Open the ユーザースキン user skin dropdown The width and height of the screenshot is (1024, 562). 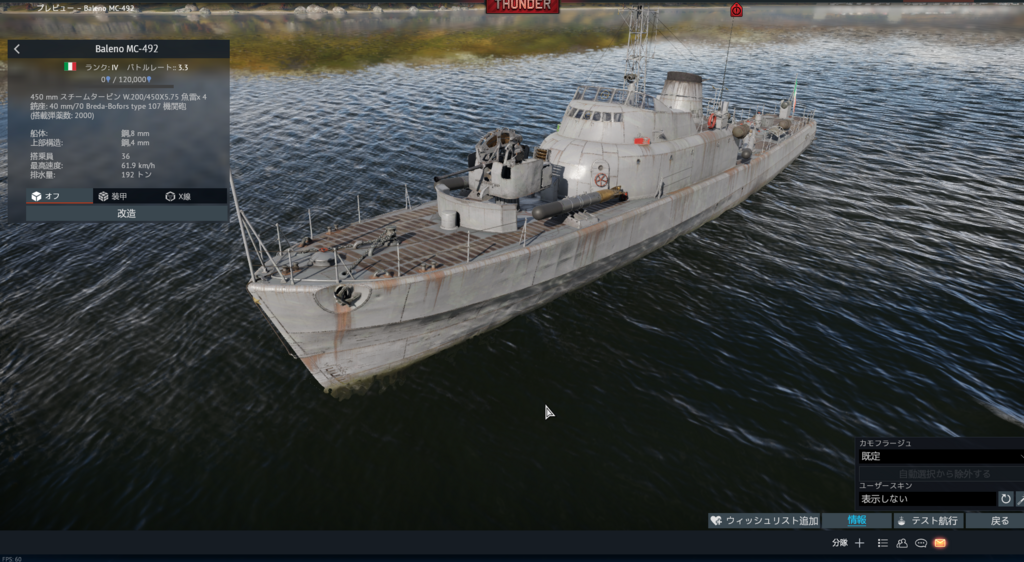pyautogui.click(x=926, y=498)
